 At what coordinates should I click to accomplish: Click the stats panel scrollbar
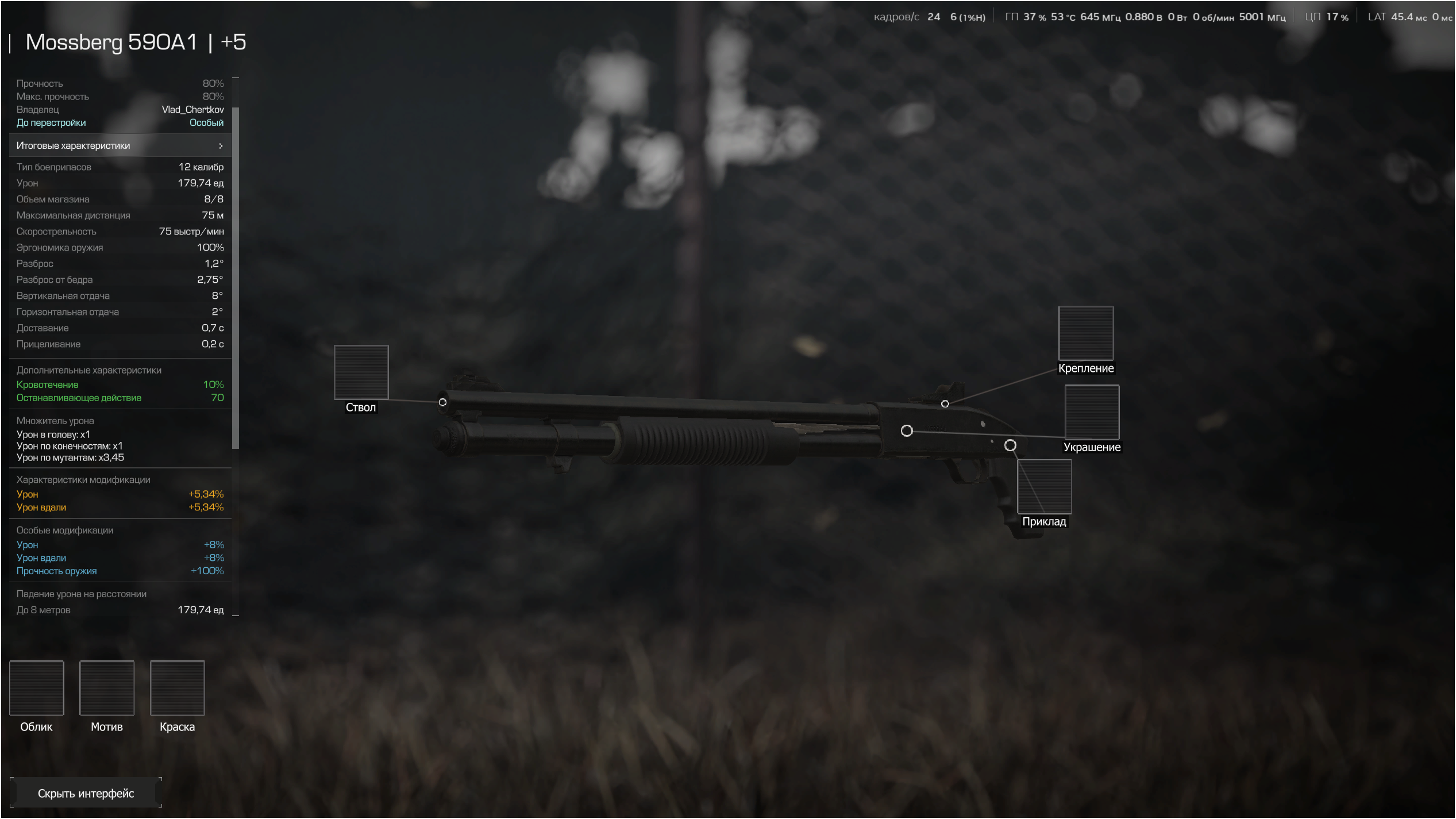[236, 276]
